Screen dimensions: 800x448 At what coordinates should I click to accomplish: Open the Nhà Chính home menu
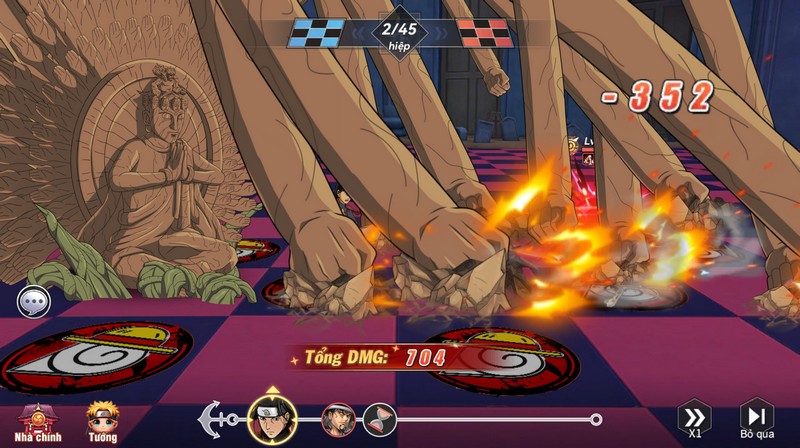39,421
